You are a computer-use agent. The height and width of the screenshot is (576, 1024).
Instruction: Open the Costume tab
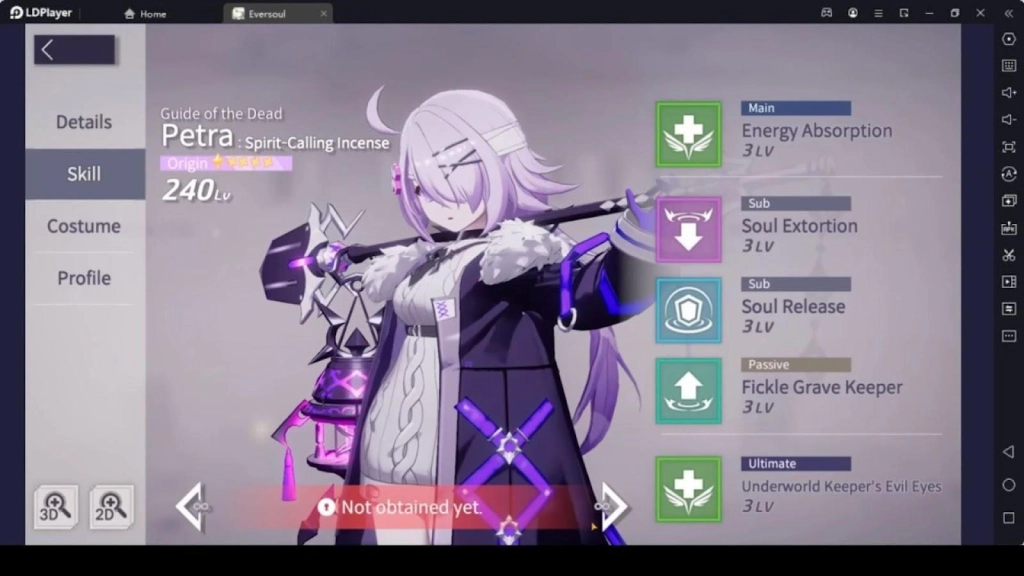pos(84,226)
